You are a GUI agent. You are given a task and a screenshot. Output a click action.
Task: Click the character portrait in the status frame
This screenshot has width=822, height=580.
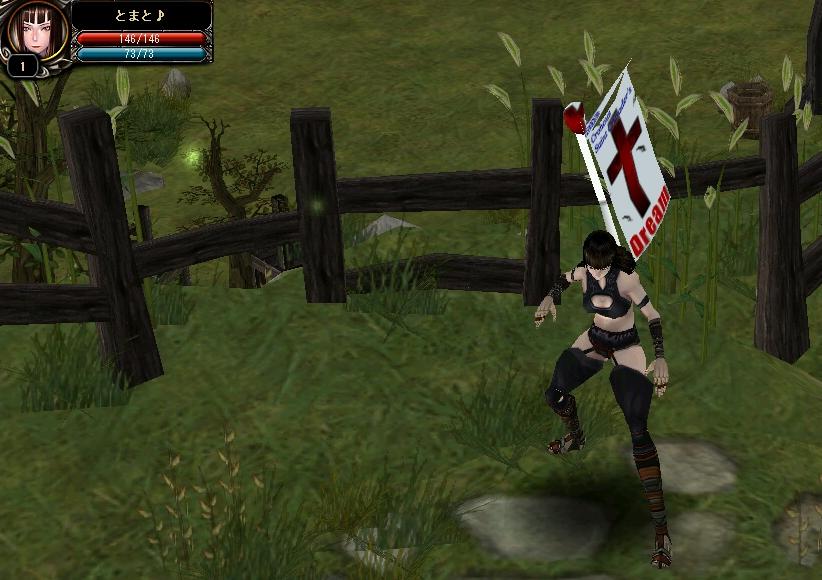(x=38, y=31)
